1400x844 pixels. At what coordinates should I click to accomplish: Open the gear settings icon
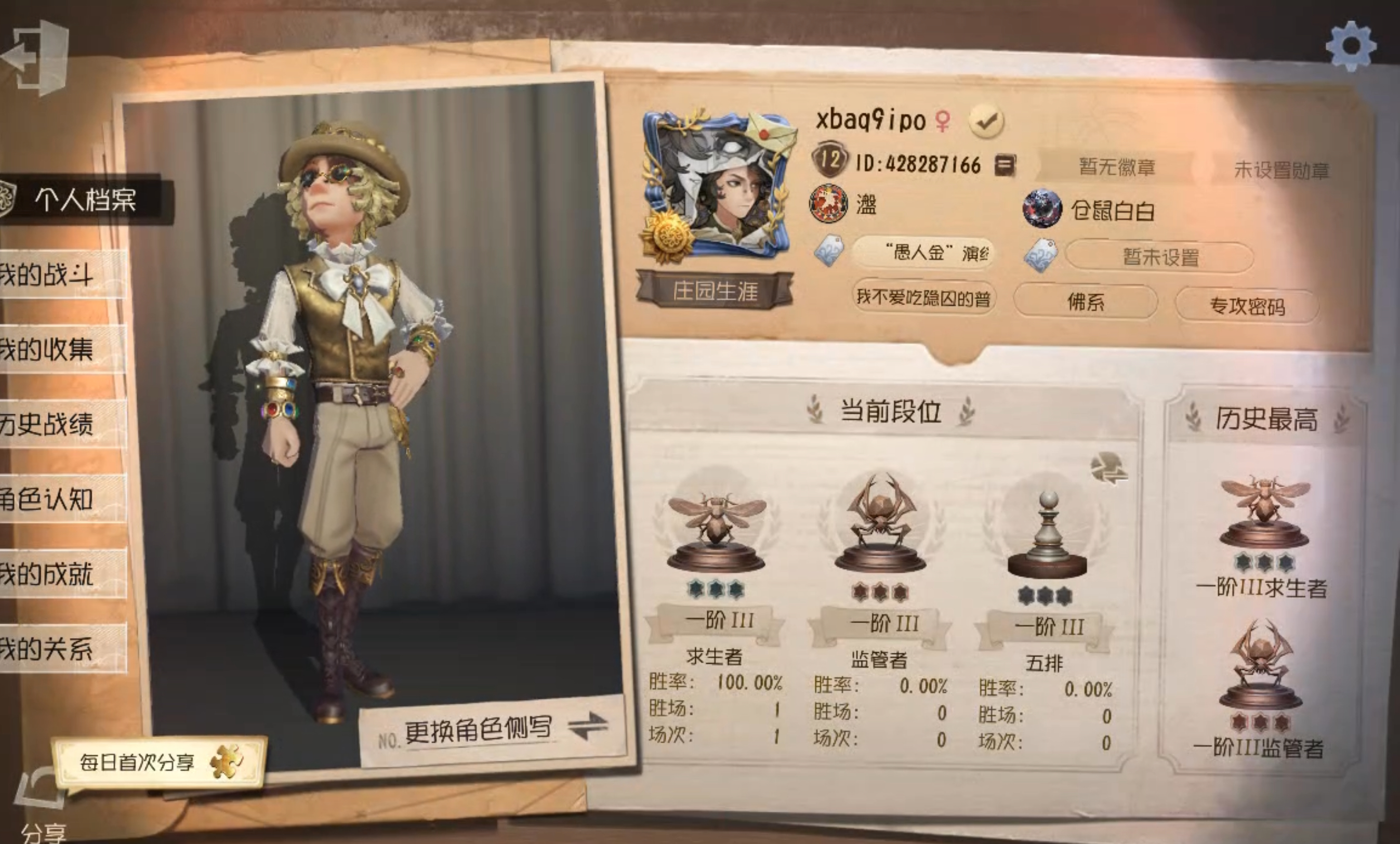coord(1350,46)
